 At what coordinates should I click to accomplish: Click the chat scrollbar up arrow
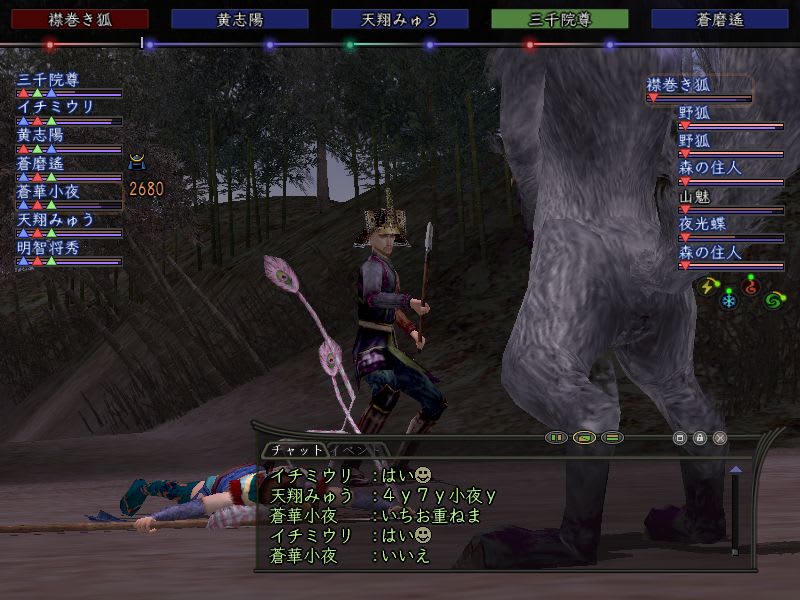coord(736,468)
